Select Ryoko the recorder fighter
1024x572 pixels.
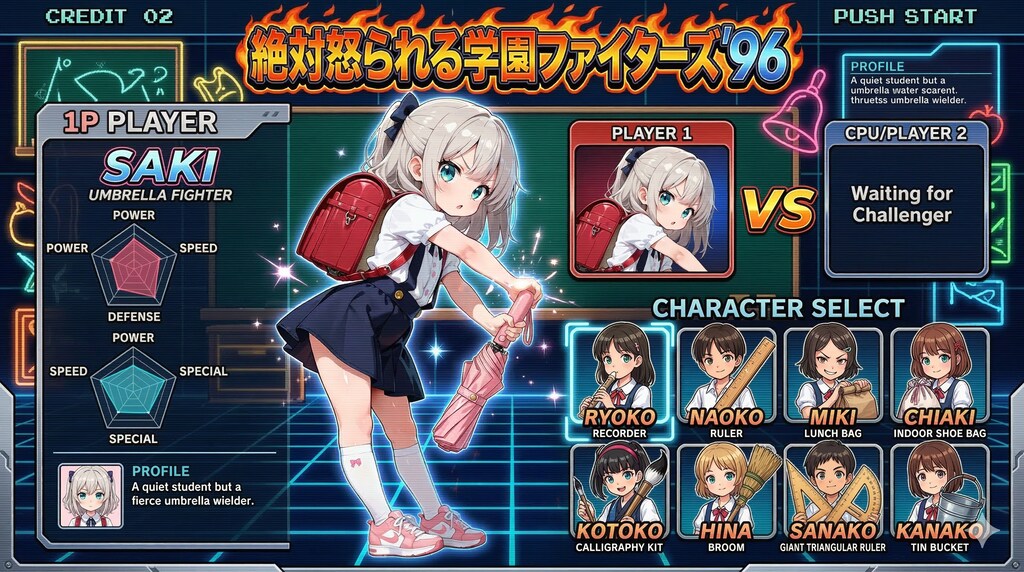point(620,382)
